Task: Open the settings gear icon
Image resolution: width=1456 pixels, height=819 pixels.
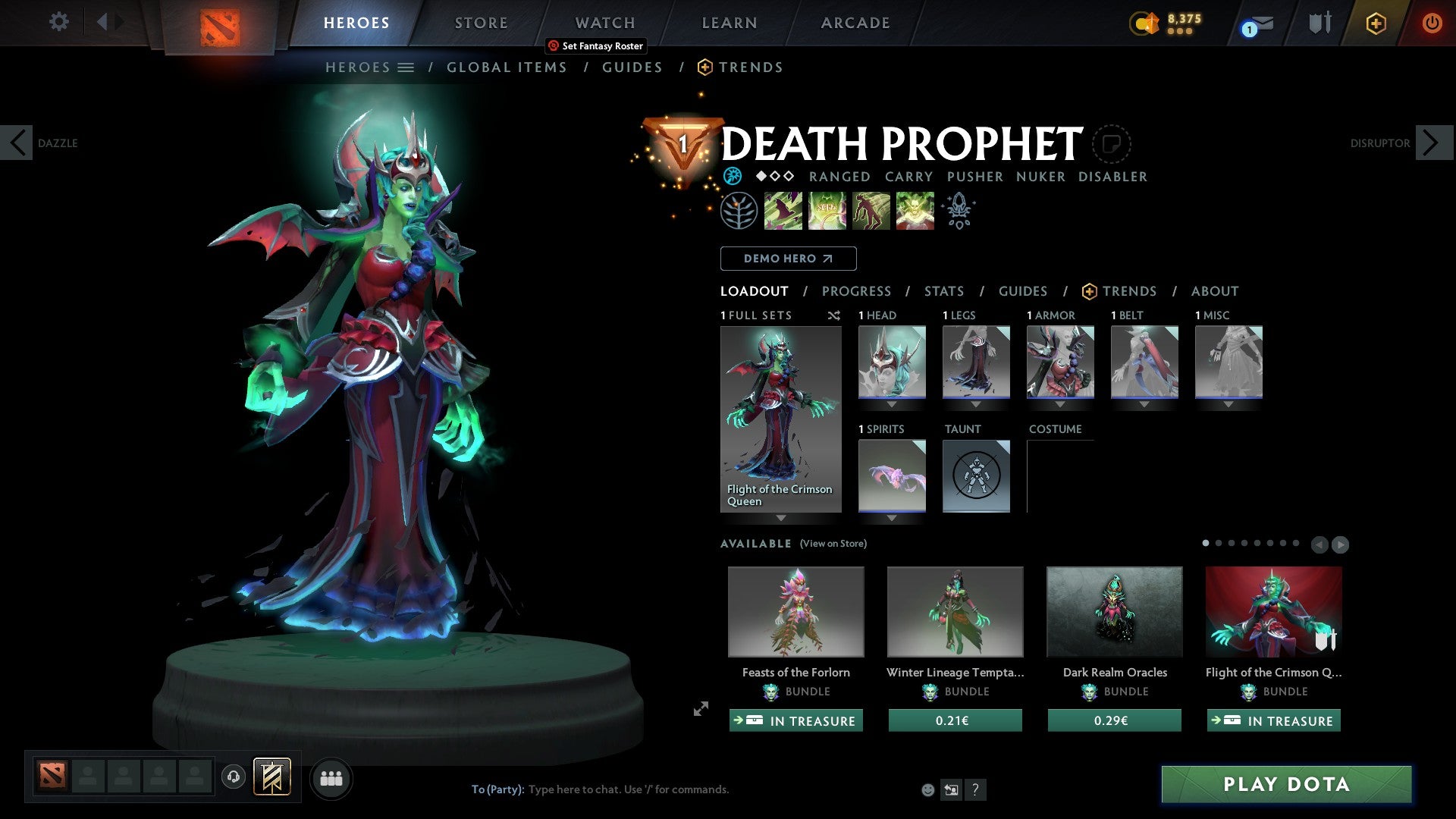Action: pyautogui.click(x=58, y=22)
